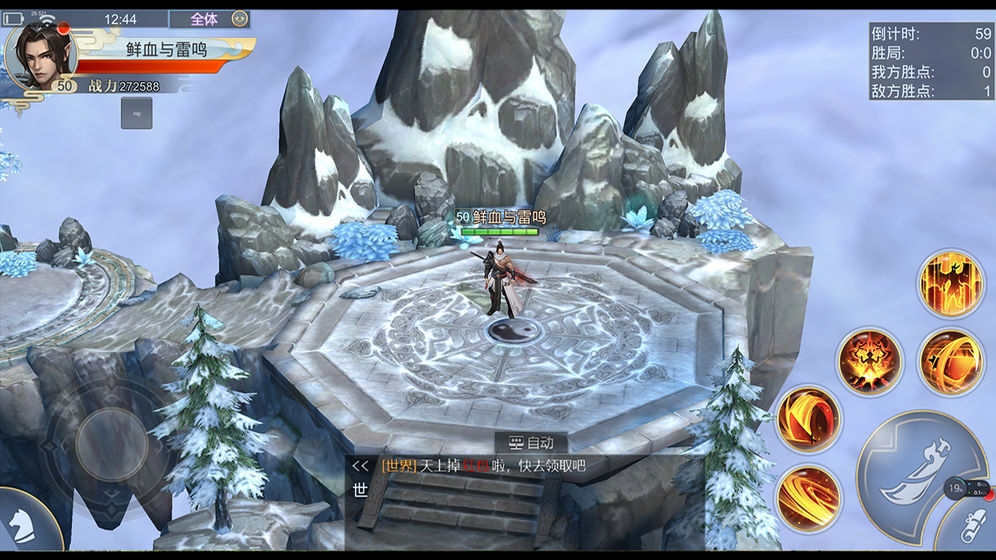Cast the flaming demon burst skill

pos(869,361)
